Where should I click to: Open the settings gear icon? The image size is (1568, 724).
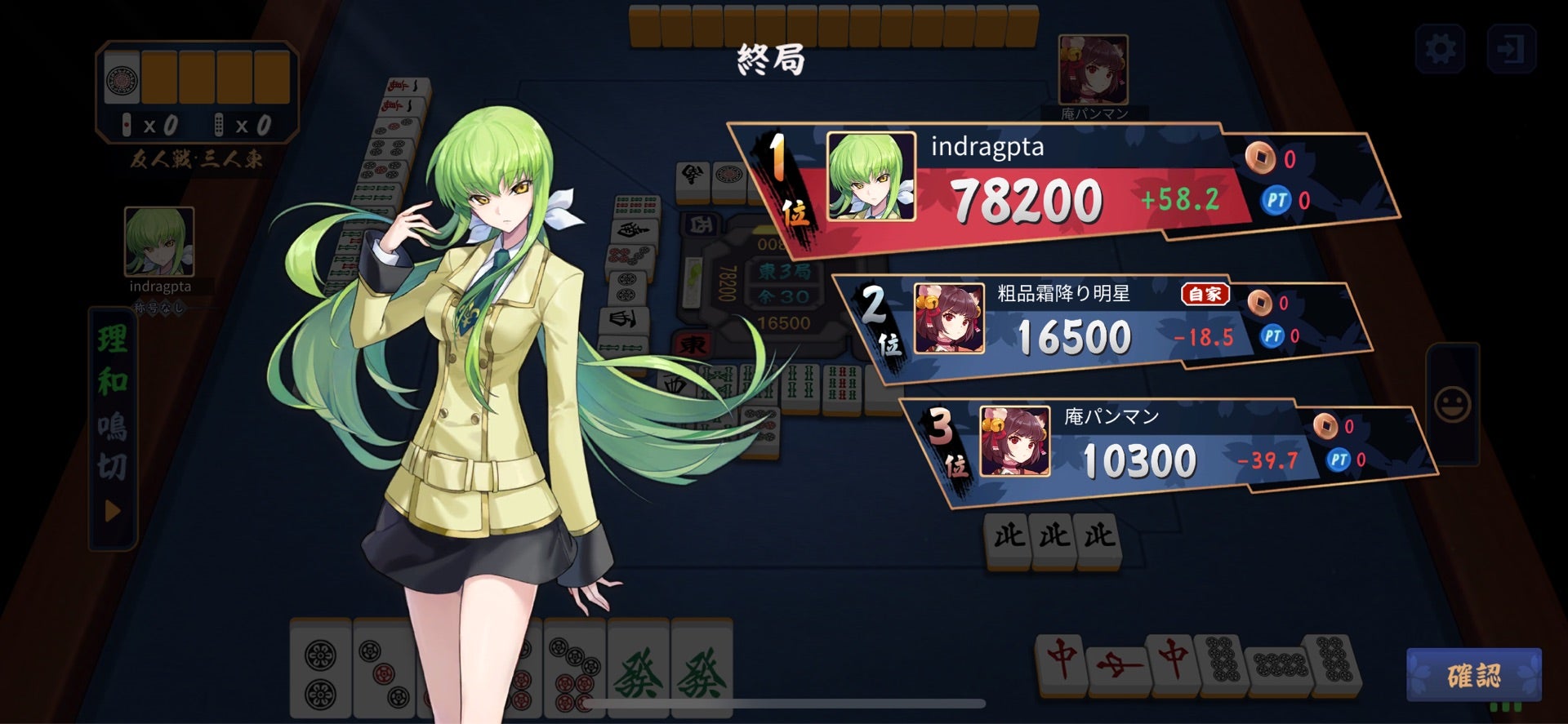click(1441, 49)
